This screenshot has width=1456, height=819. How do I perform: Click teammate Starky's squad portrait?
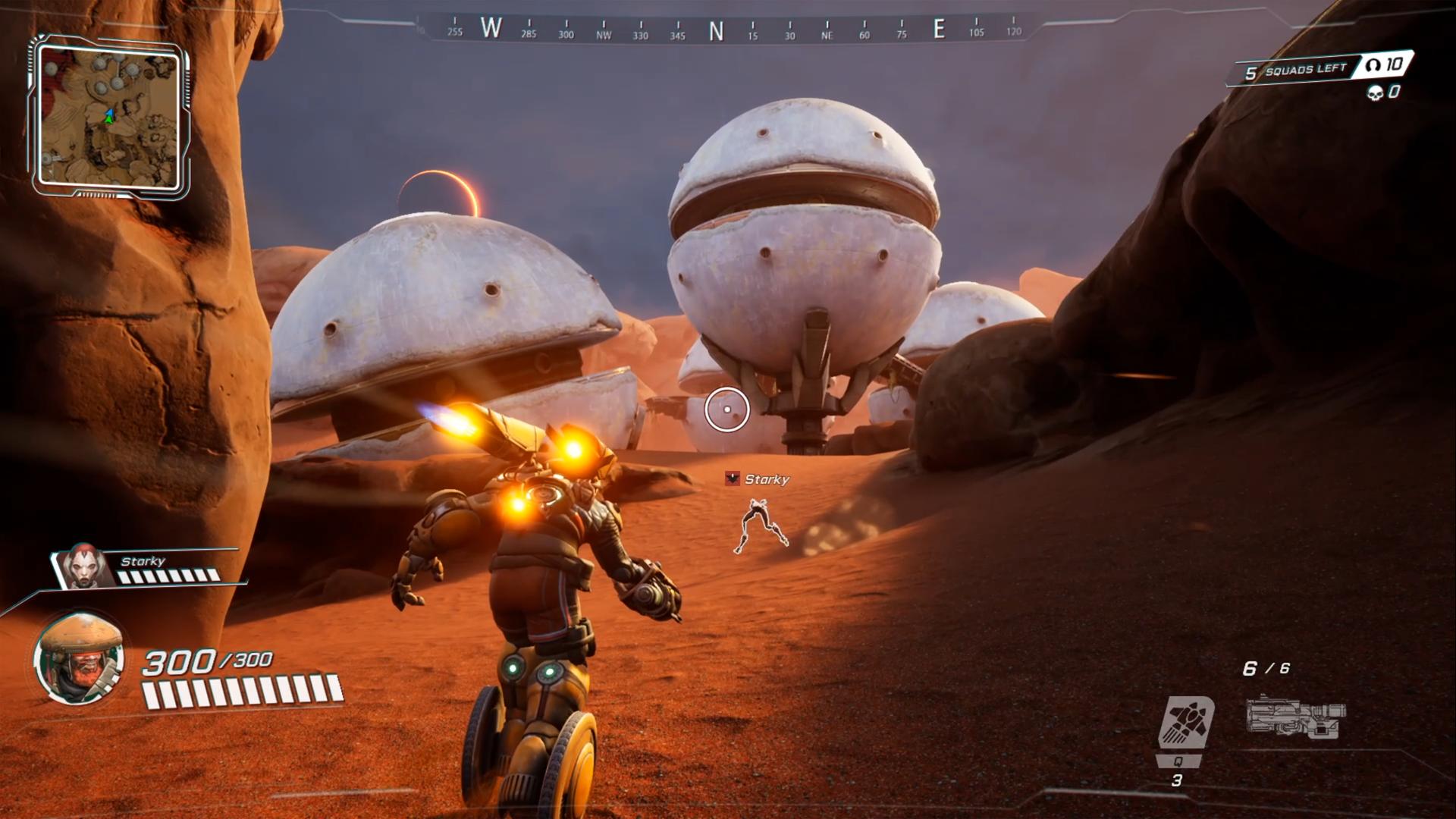tap(82, 566)
